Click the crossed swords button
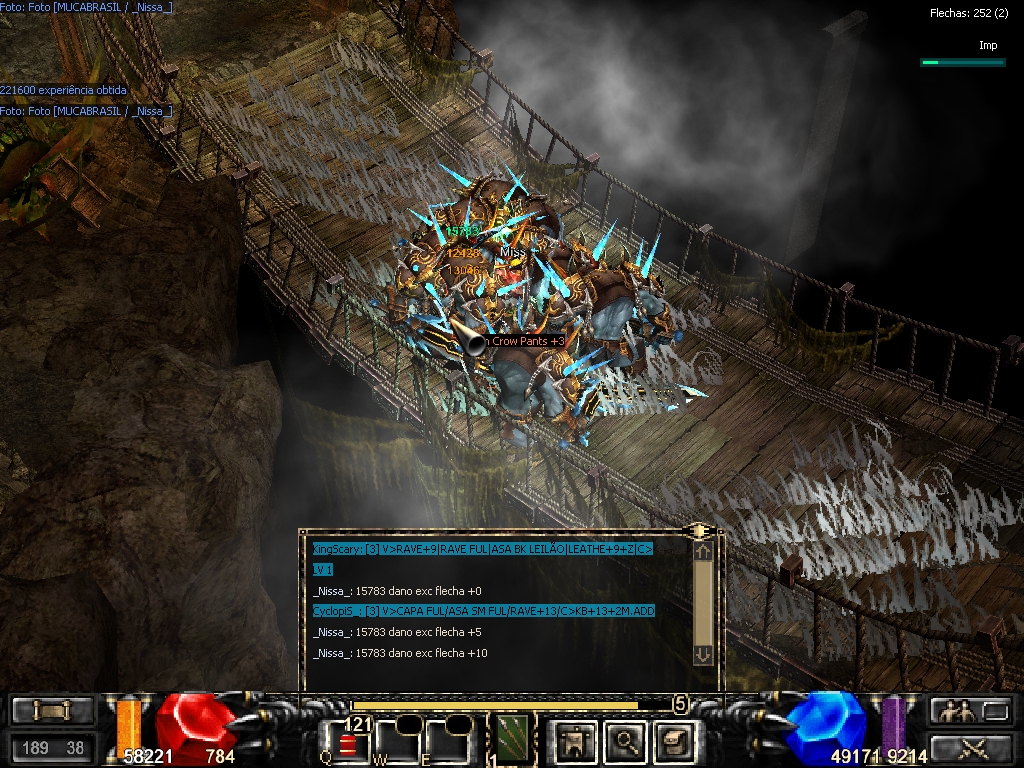The image size is (1024, 768). coord(970,746)
